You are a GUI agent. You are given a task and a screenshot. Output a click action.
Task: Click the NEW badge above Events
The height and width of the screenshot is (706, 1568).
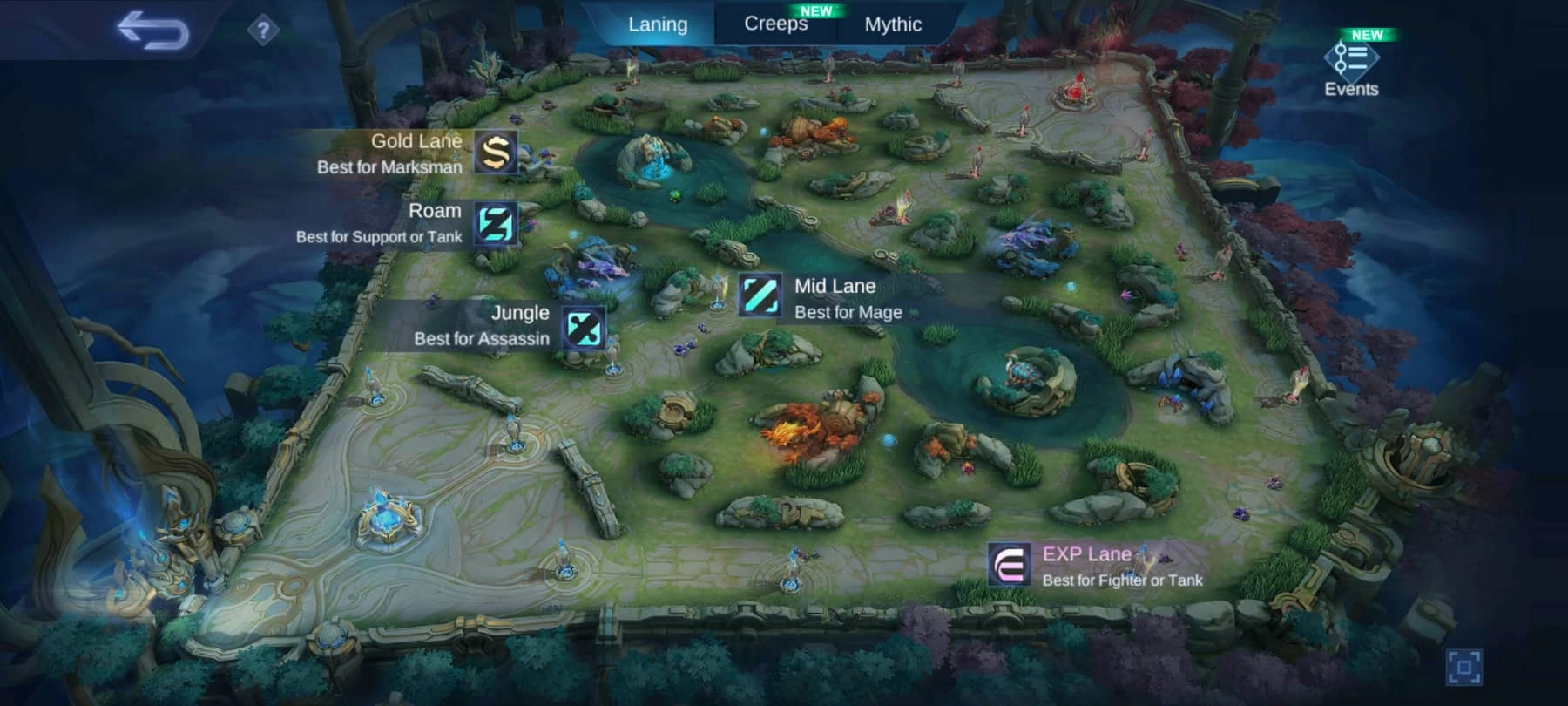coord(1366,34)
